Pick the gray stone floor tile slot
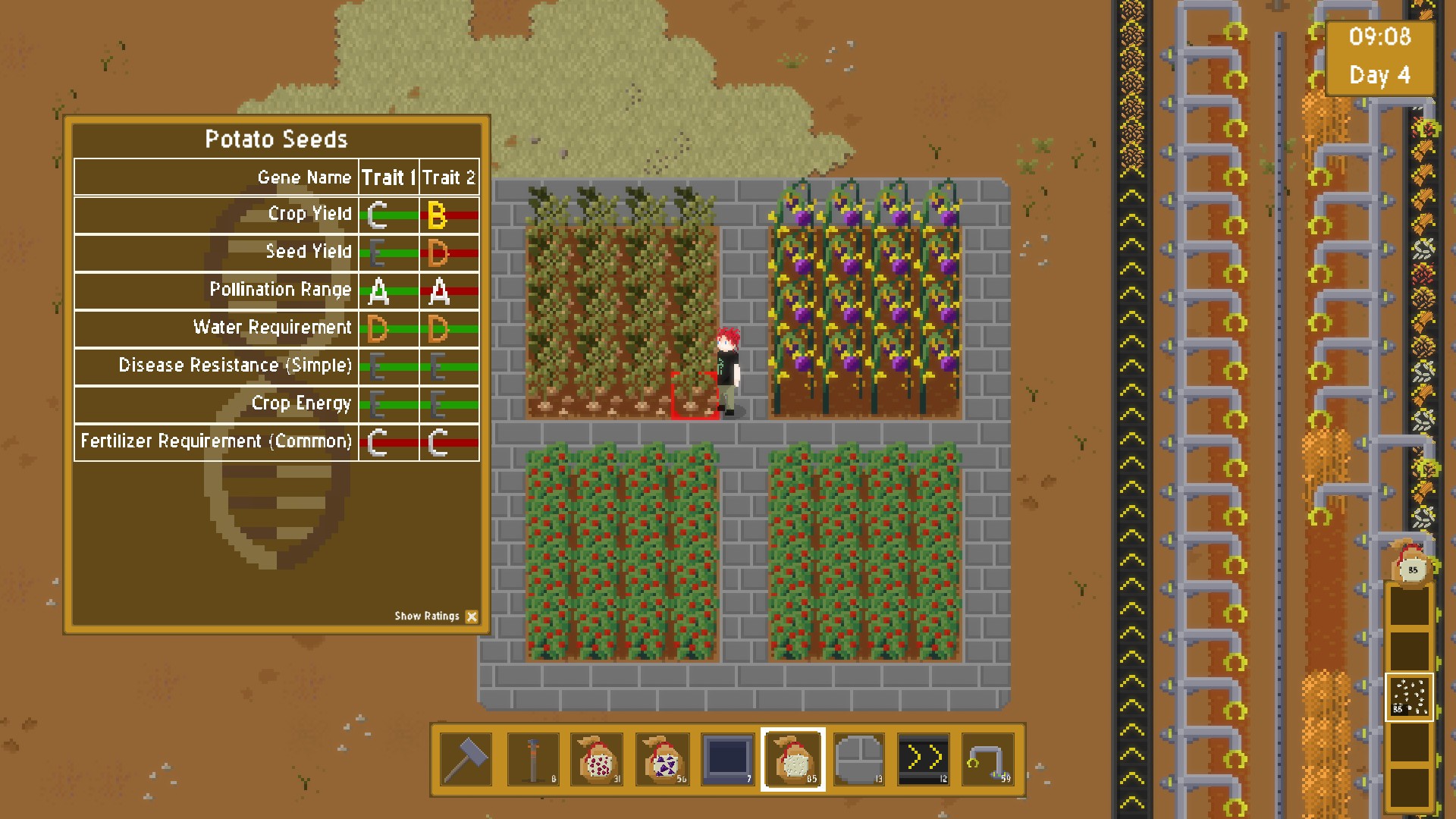 coord(858,758)
